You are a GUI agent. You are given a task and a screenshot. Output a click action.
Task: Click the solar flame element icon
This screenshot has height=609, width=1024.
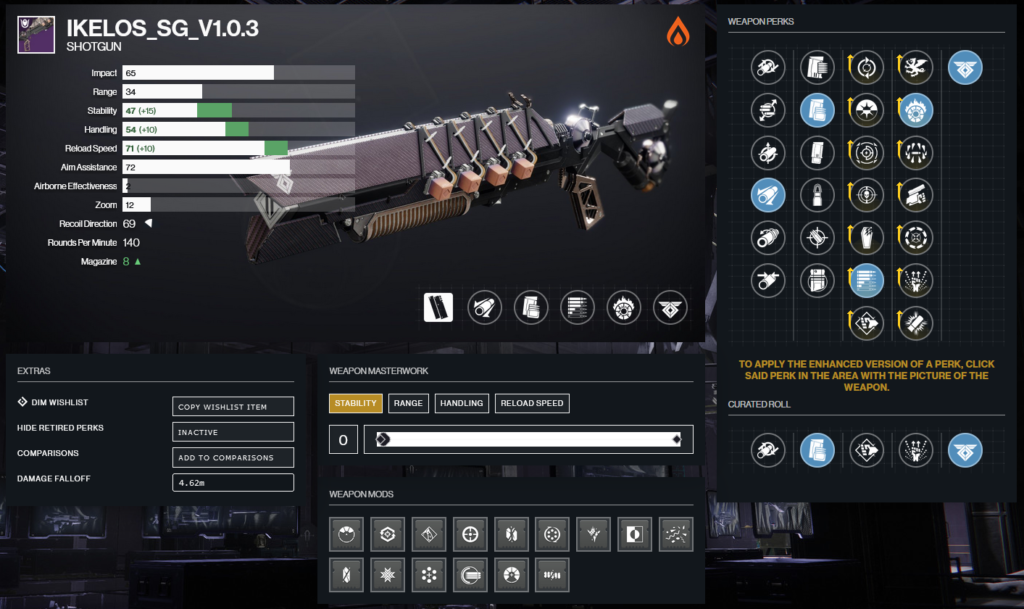pos(678,32)
